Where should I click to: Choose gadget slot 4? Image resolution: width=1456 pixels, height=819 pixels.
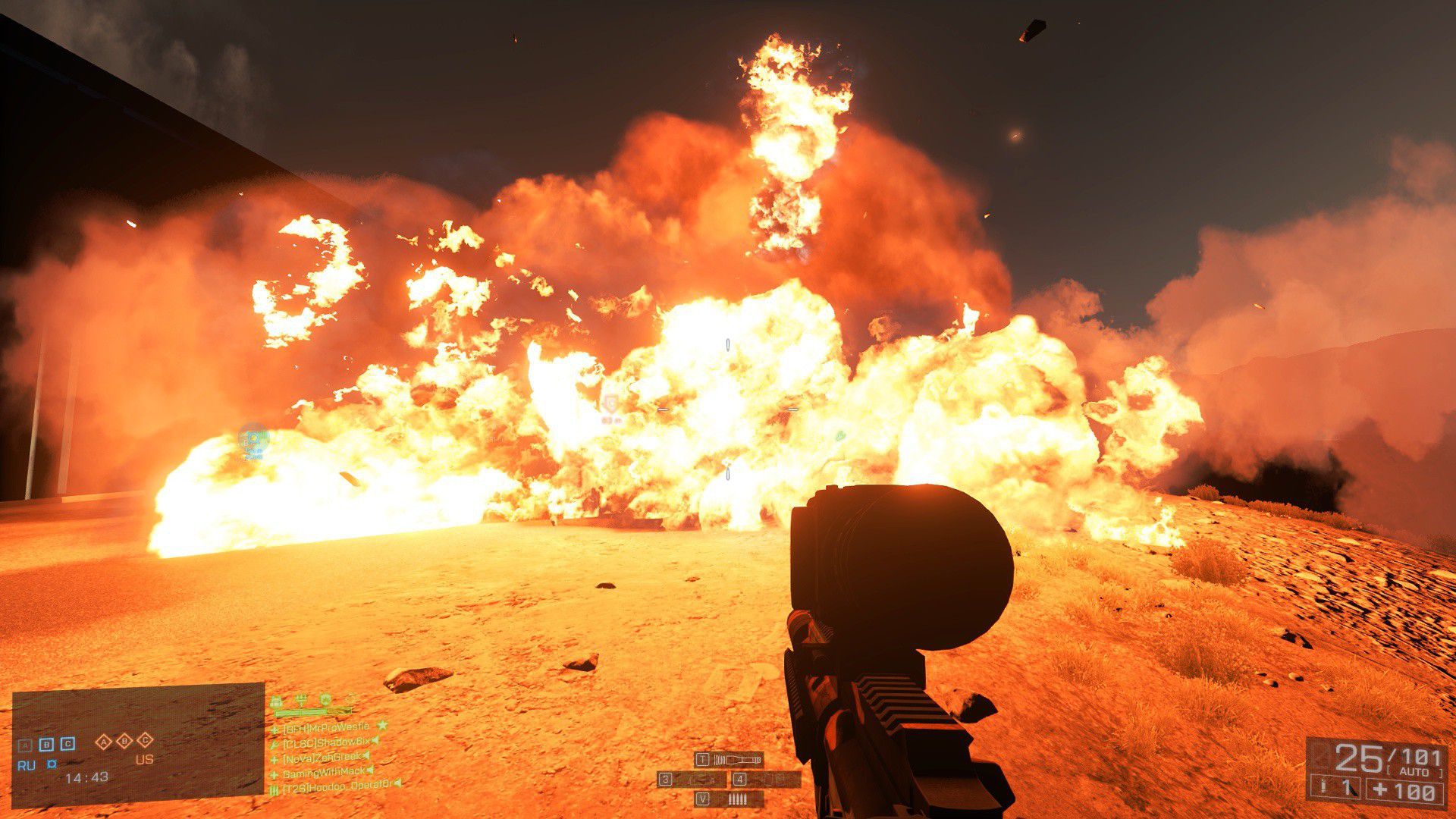(x=765, y=779)
